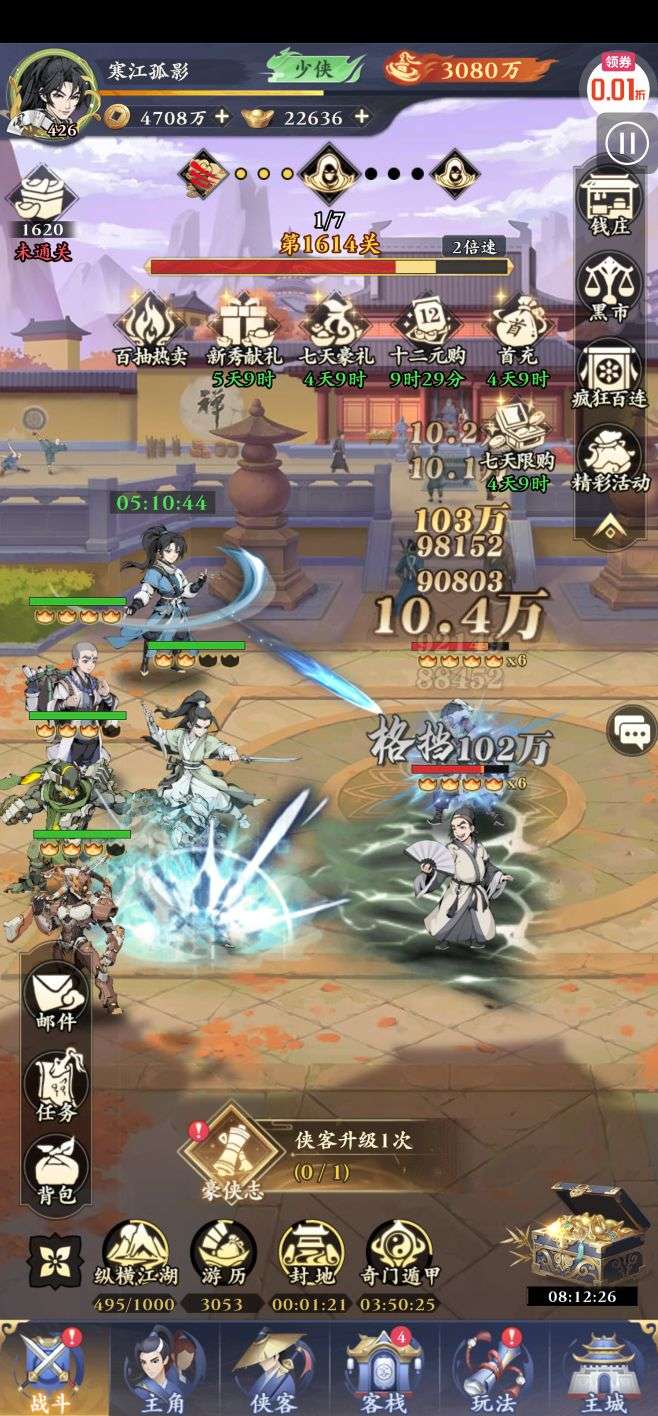Switch to the 主角 tab

point(163,1369)
